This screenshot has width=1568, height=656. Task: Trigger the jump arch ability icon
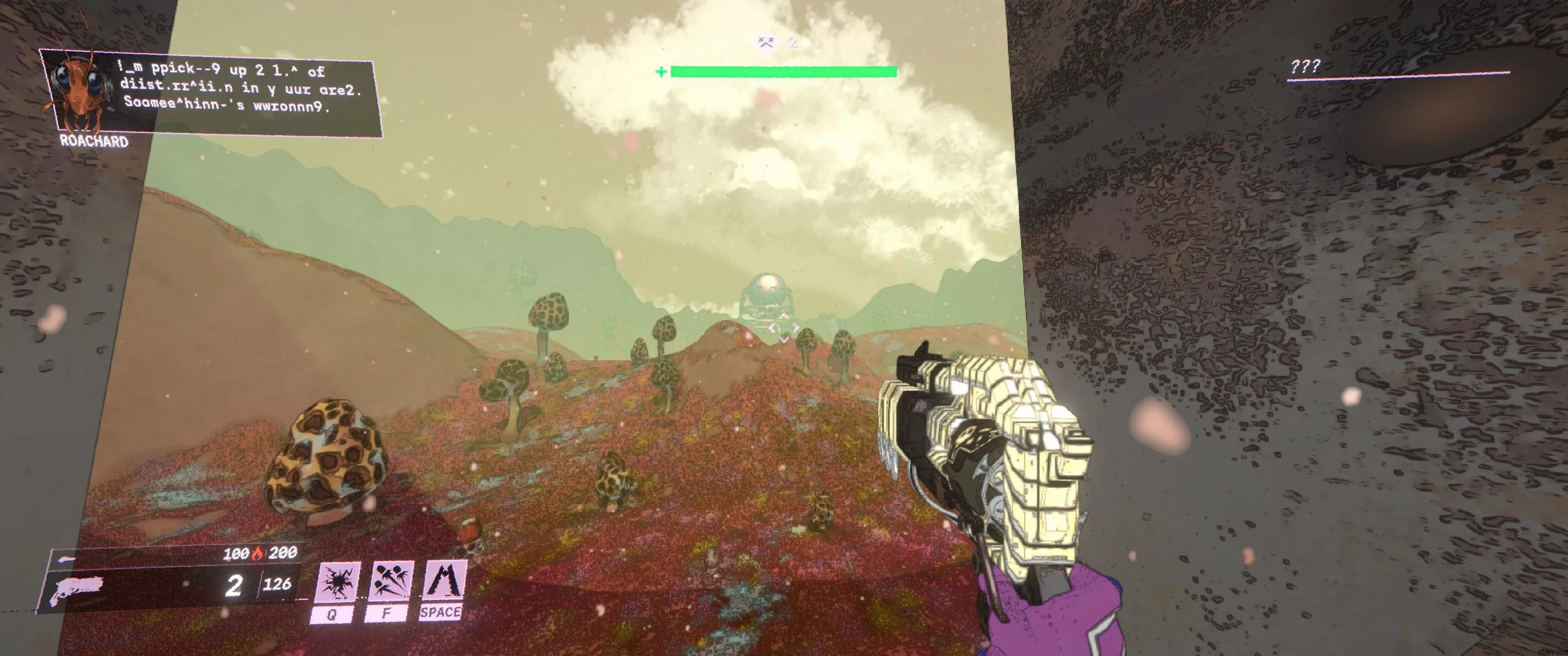[444, 580]
